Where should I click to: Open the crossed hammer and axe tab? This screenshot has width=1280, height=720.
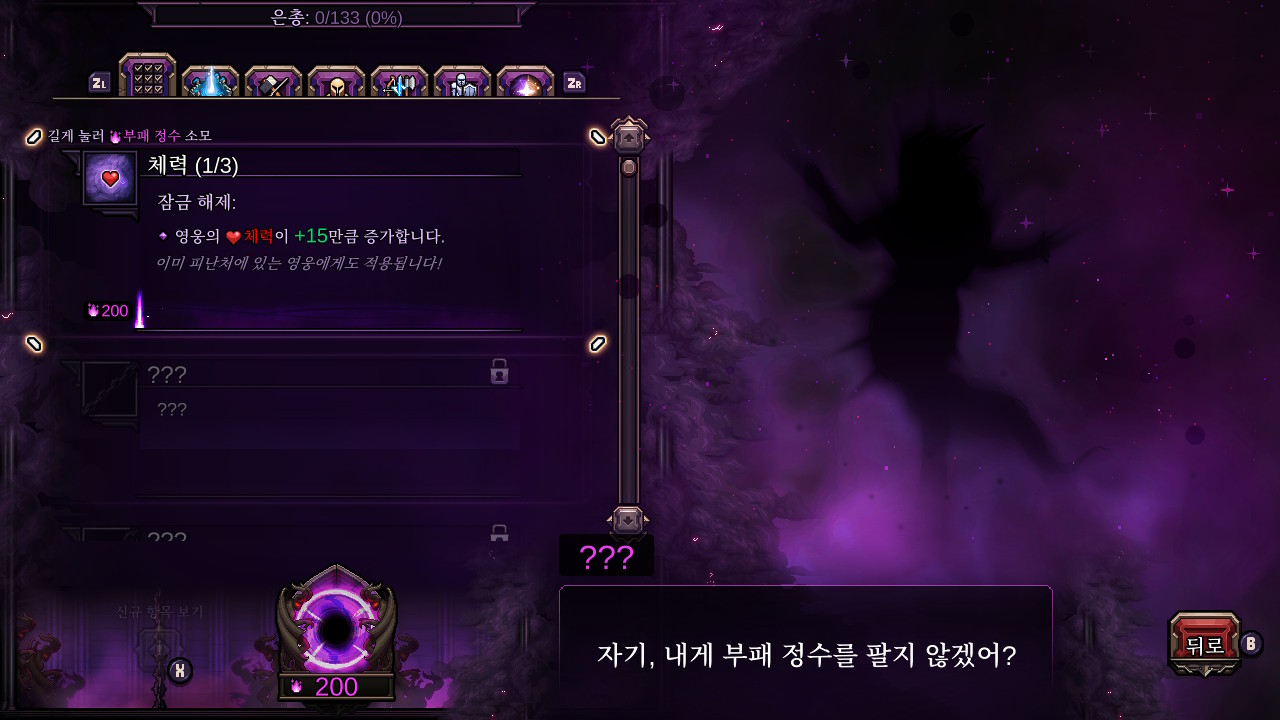point(272,79)
